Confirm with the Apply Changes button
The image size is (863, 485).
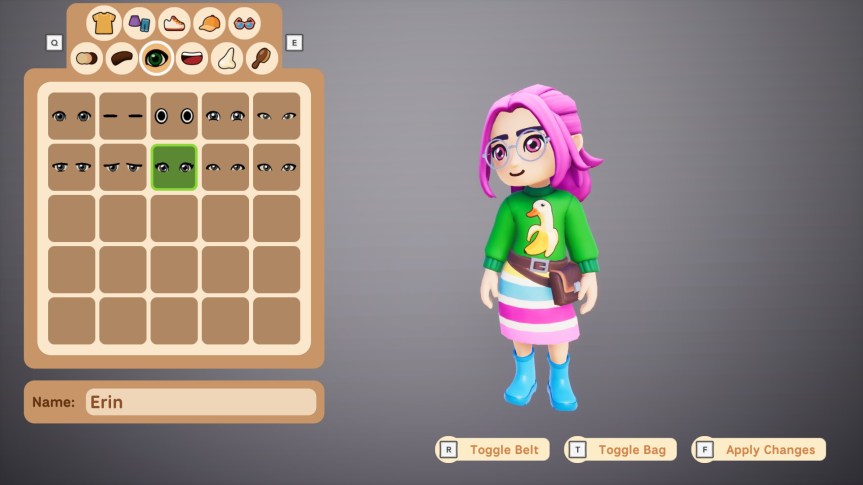click(x=759, y=450)
